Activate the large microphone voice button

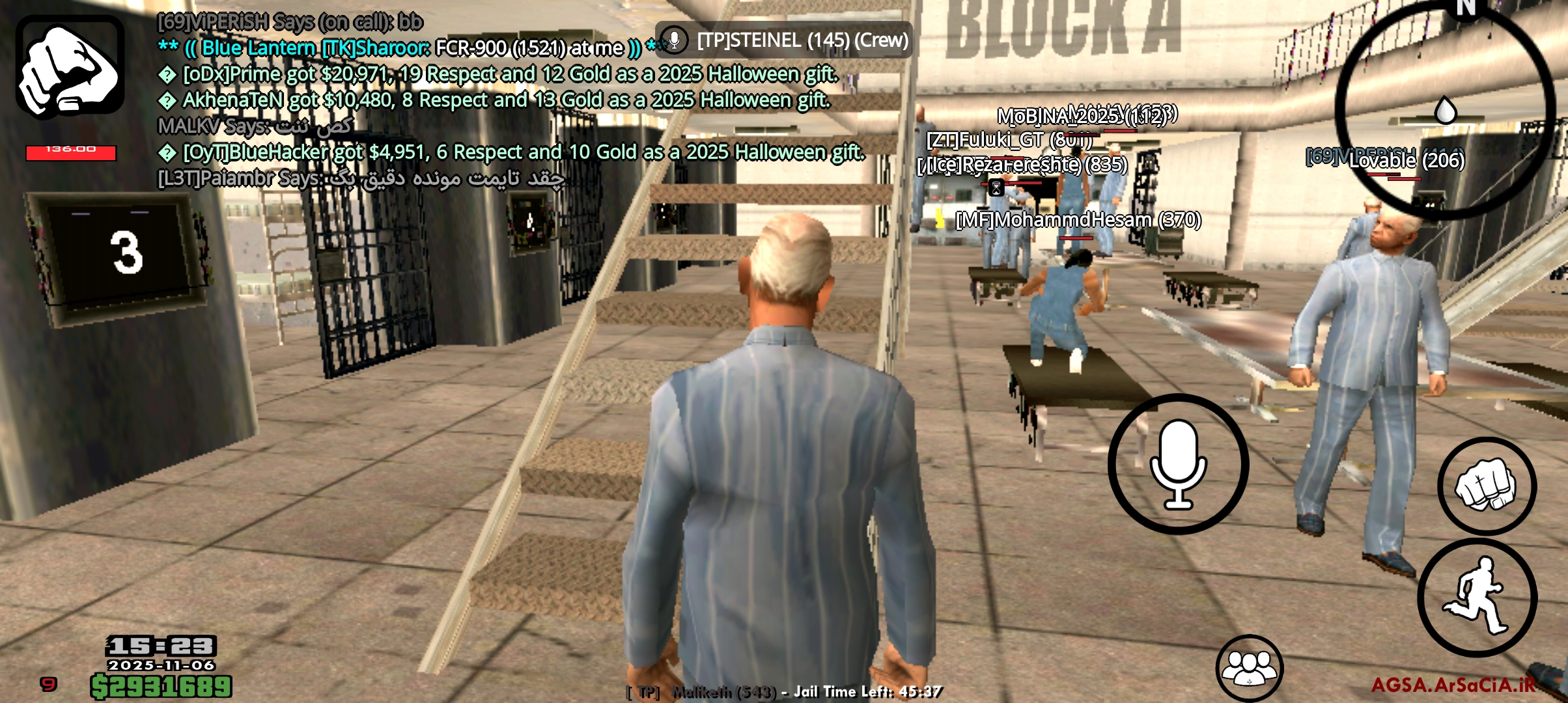point(1178,464)
